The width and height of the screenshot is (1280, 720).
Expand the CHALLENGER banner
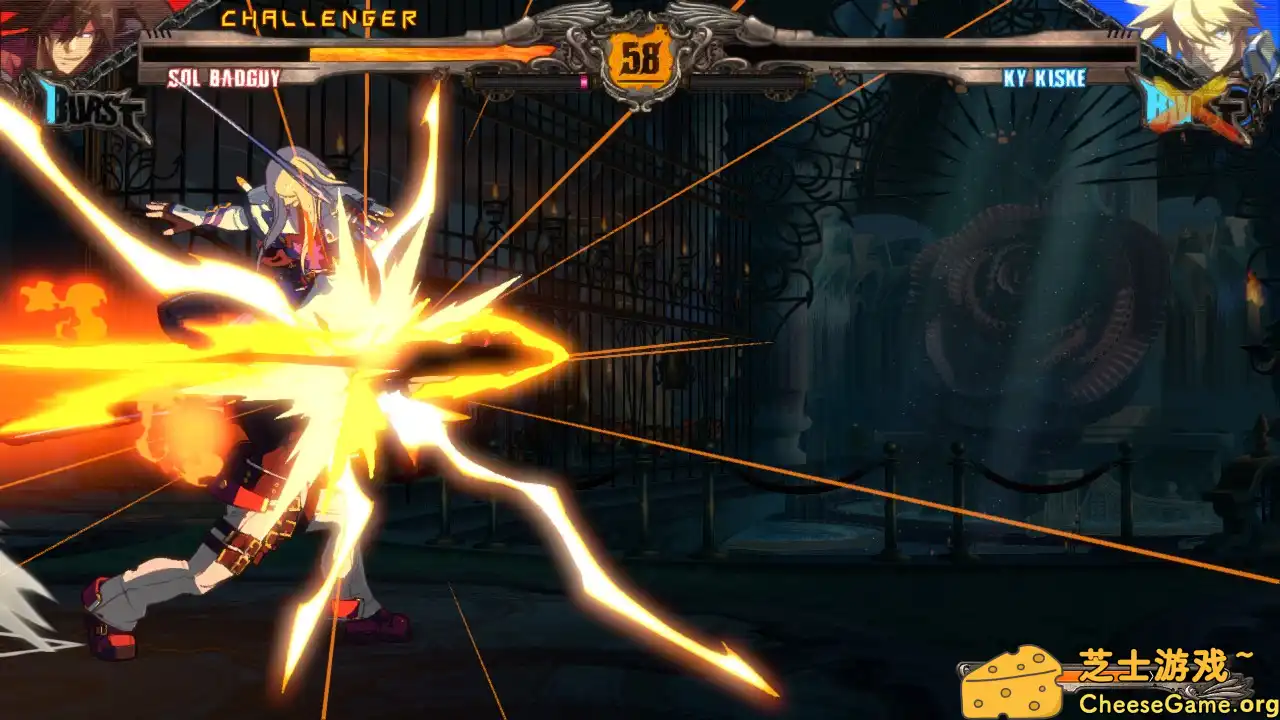320,16
